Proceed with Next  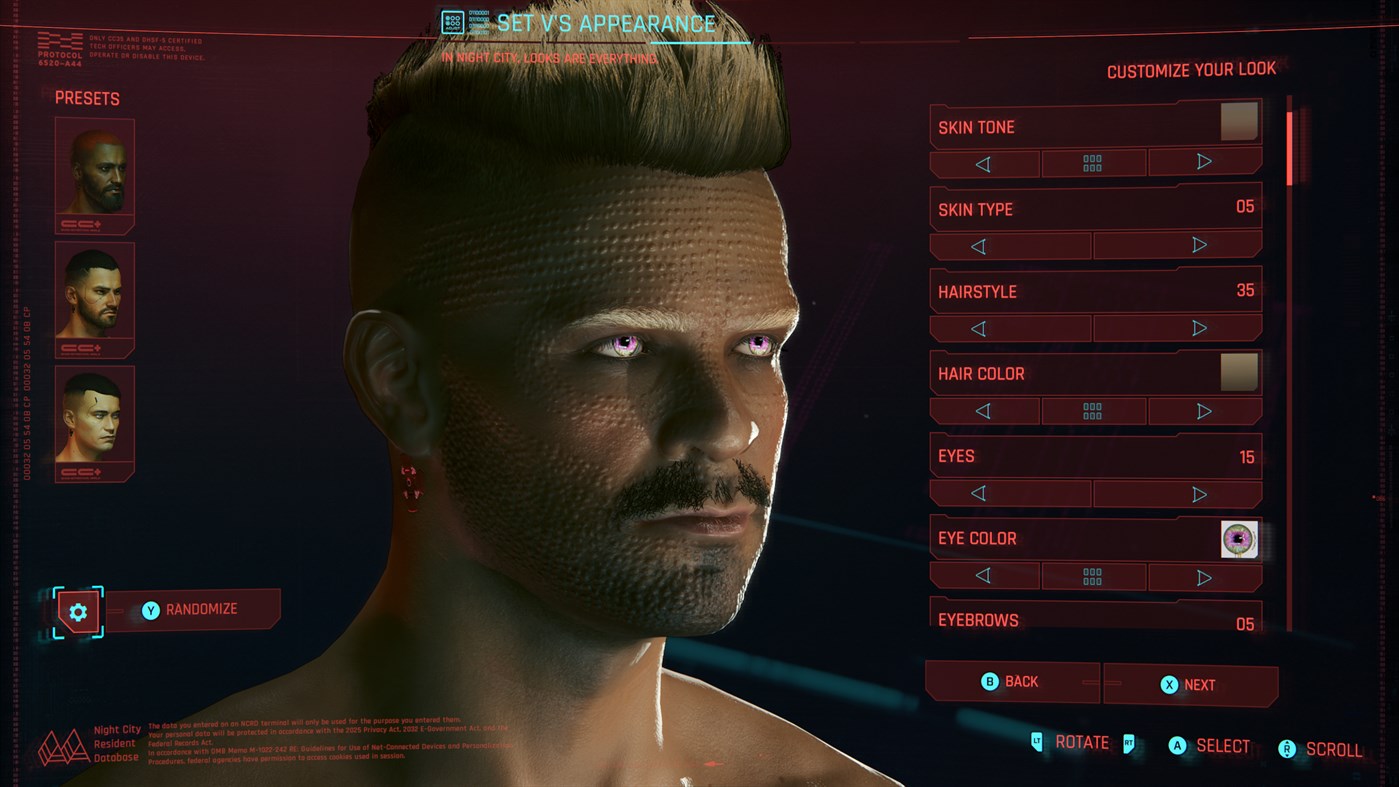[1190, 684]
